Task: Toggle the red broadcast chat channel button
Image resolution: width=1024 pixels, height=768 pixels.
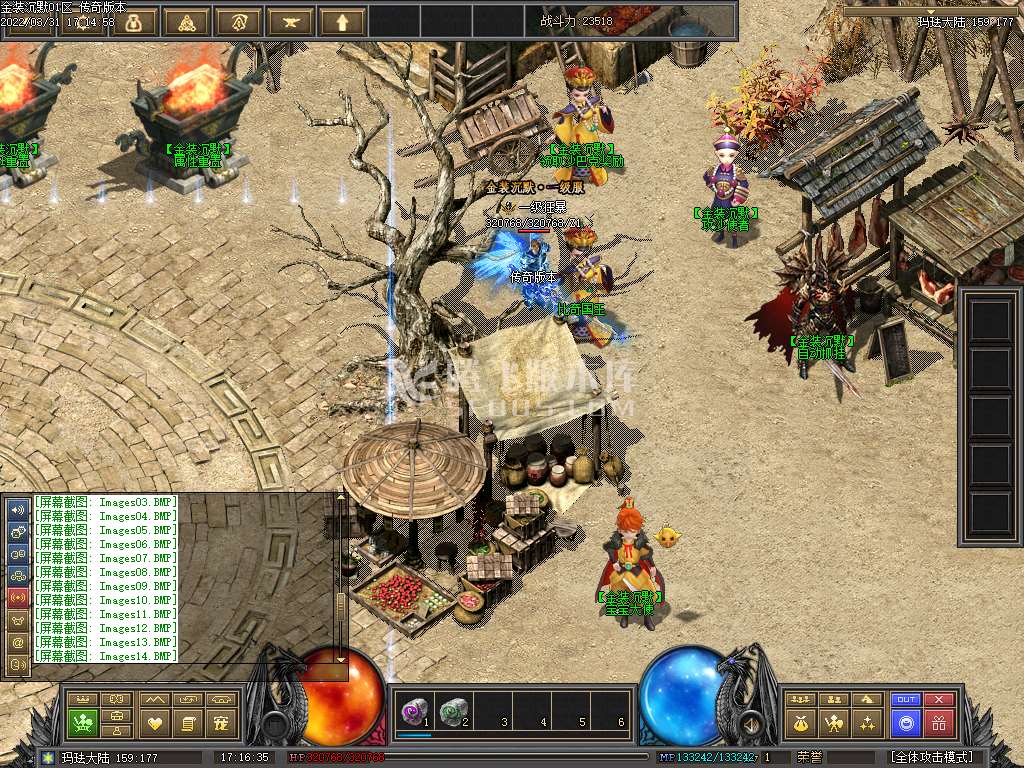Action: (x=18, y=597)
